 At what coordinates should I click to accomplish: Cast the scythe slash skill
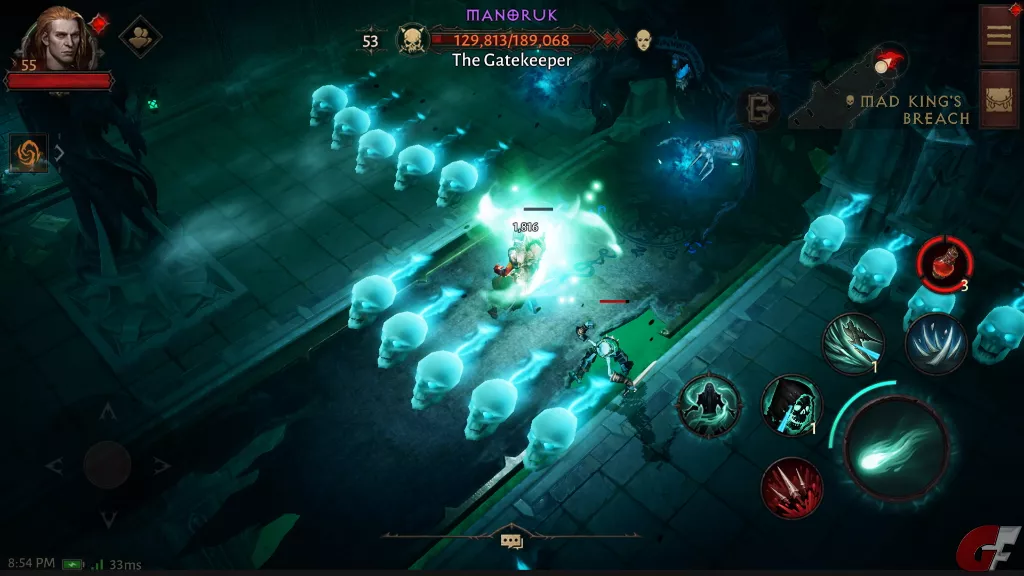853,343
